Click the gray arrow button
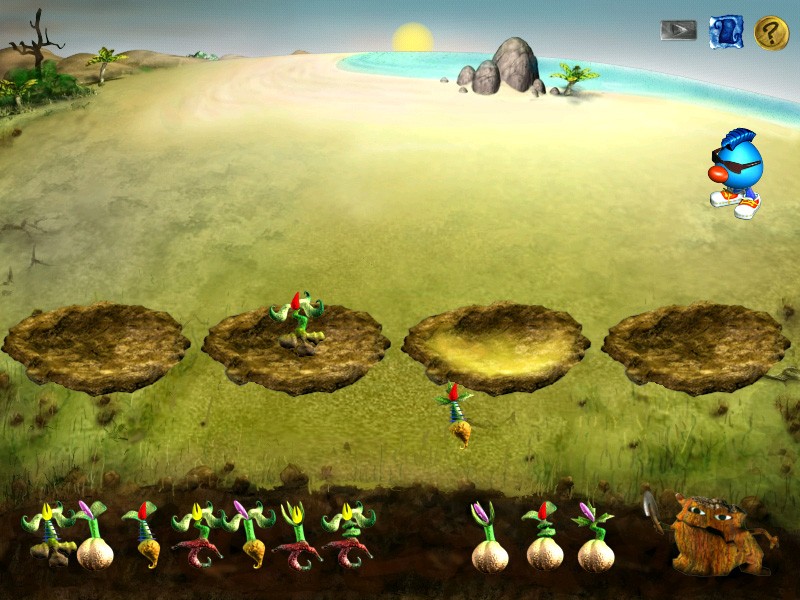This screenshot has height=600, width=800. (678, 30)
